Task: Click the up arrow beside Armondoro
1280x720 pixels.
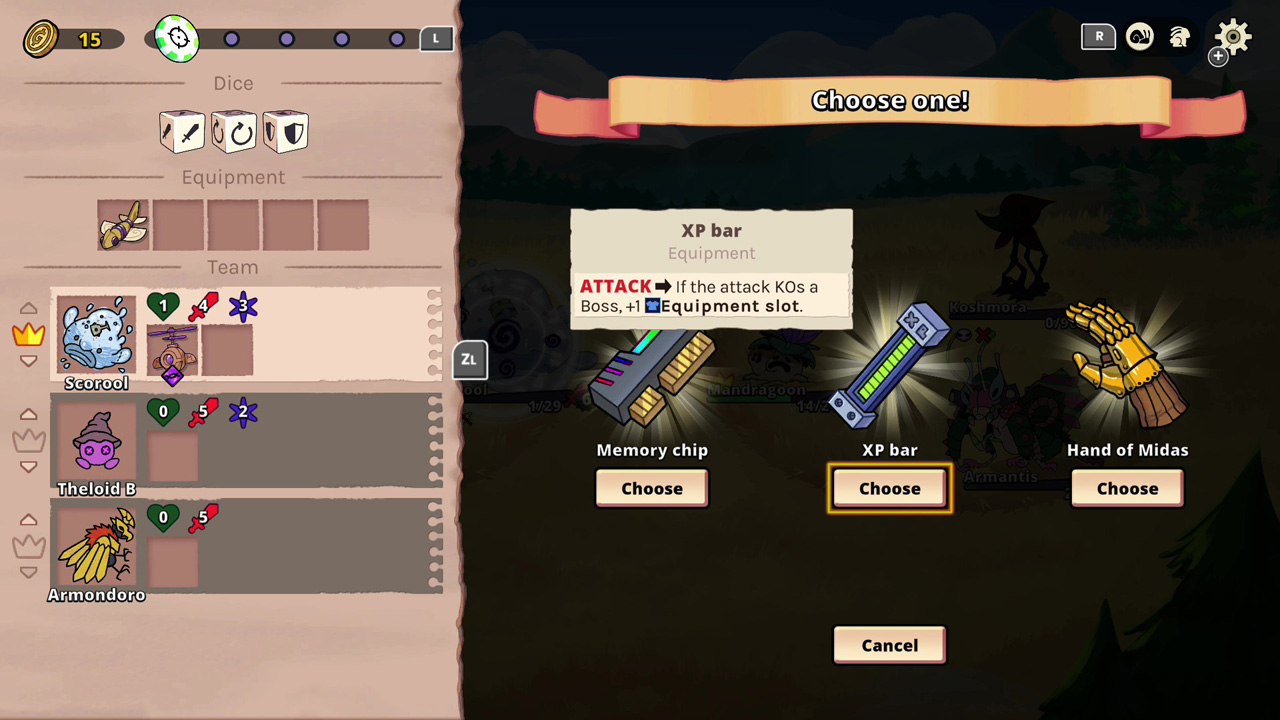Action: click(x=28, y=520)
